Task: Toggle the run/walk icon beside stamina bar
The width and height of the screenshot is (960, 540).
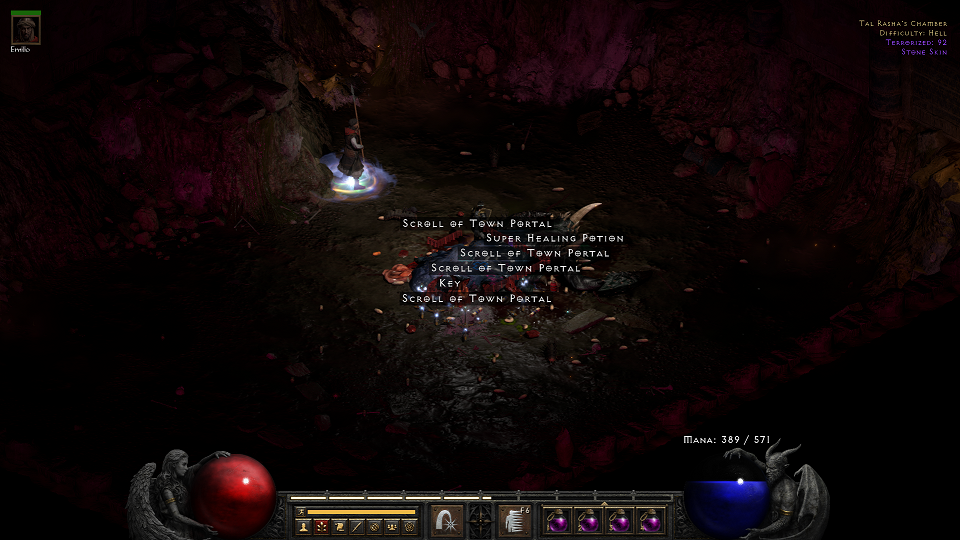Action: coord(300,511)
